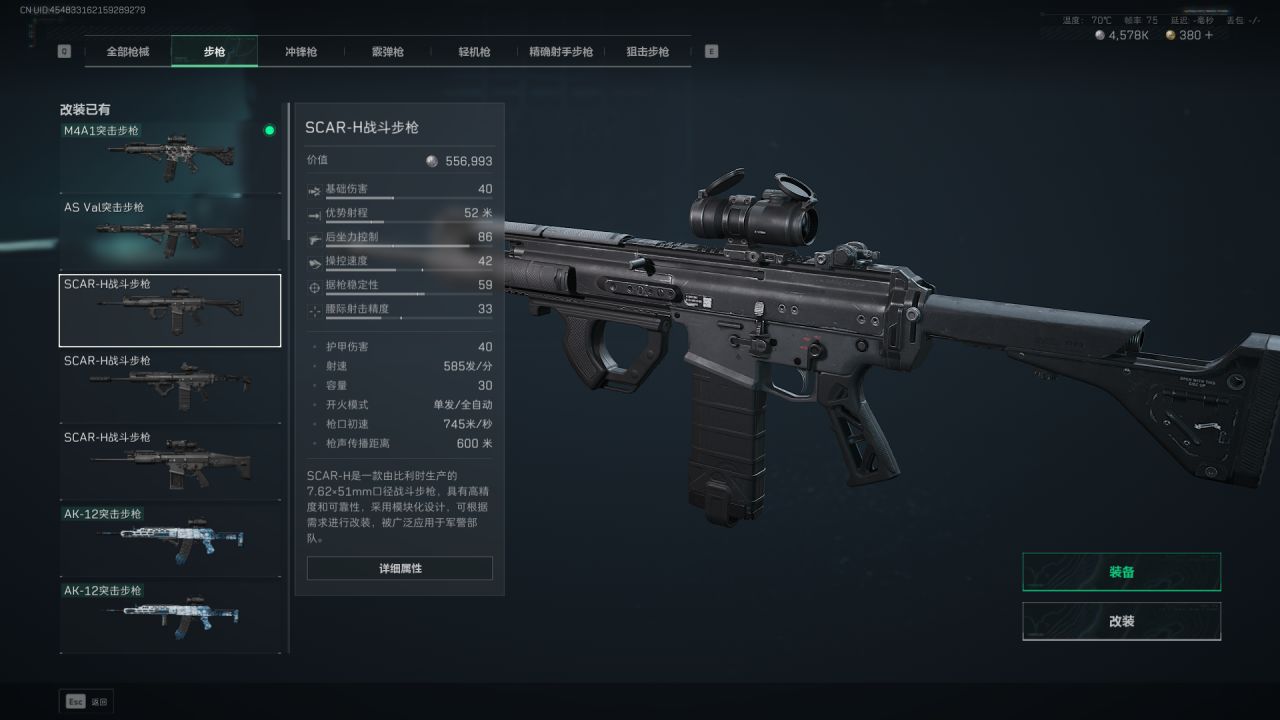Viewport: 1280px width, 720px height.
Task: Click the highlighted SCAR-H战斗步枪 entry
Action: point(170,310)
